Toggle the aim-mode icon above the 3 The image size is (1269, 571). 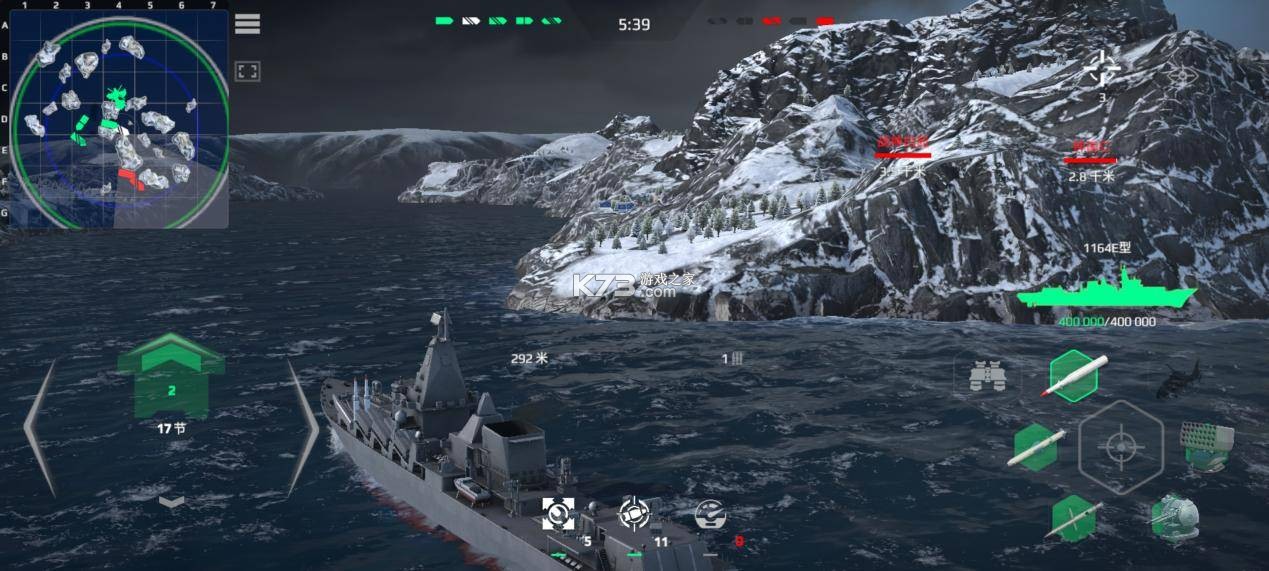(1103, 70)
